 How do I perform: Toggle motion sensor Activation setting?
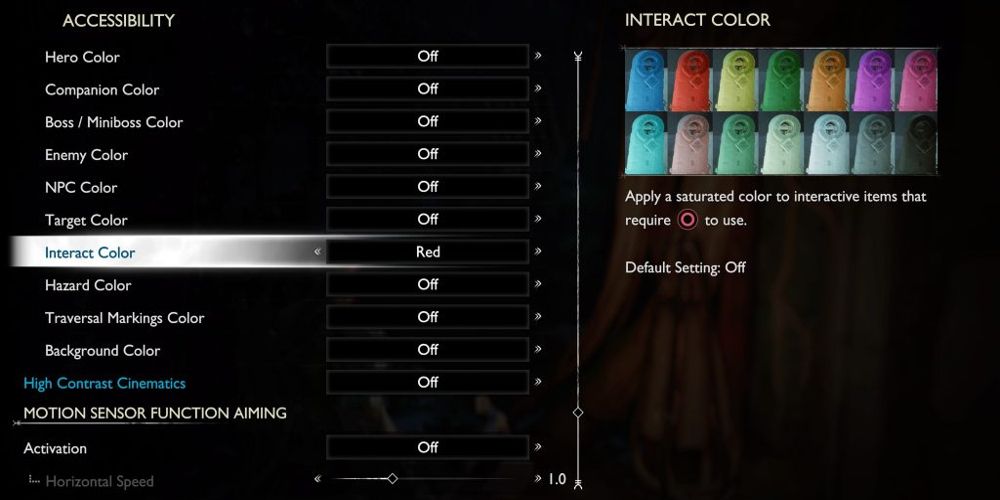[x=427, y=448]
